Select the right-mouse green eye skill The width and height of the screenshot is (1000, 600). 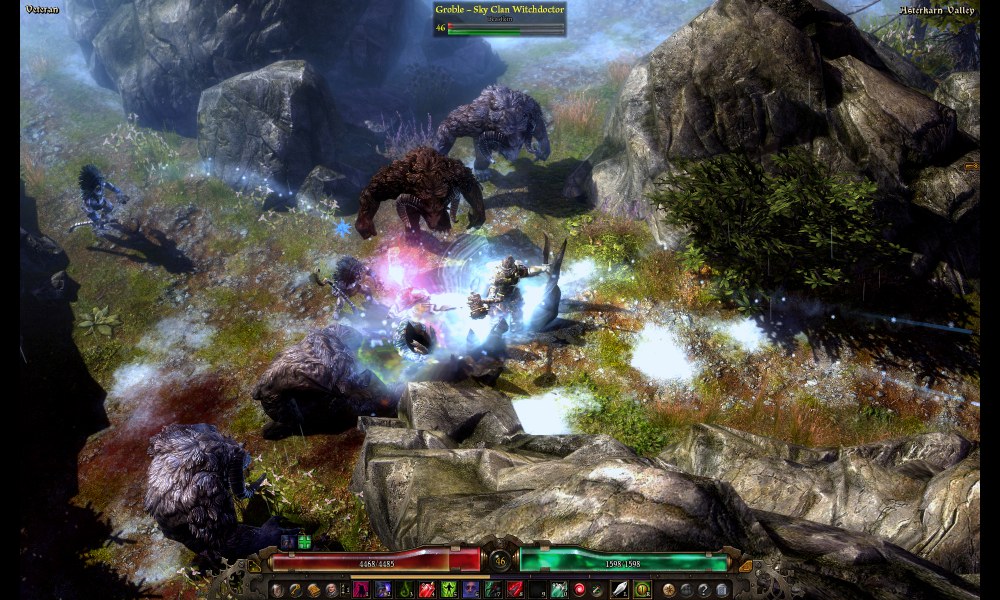coord(642,590)
